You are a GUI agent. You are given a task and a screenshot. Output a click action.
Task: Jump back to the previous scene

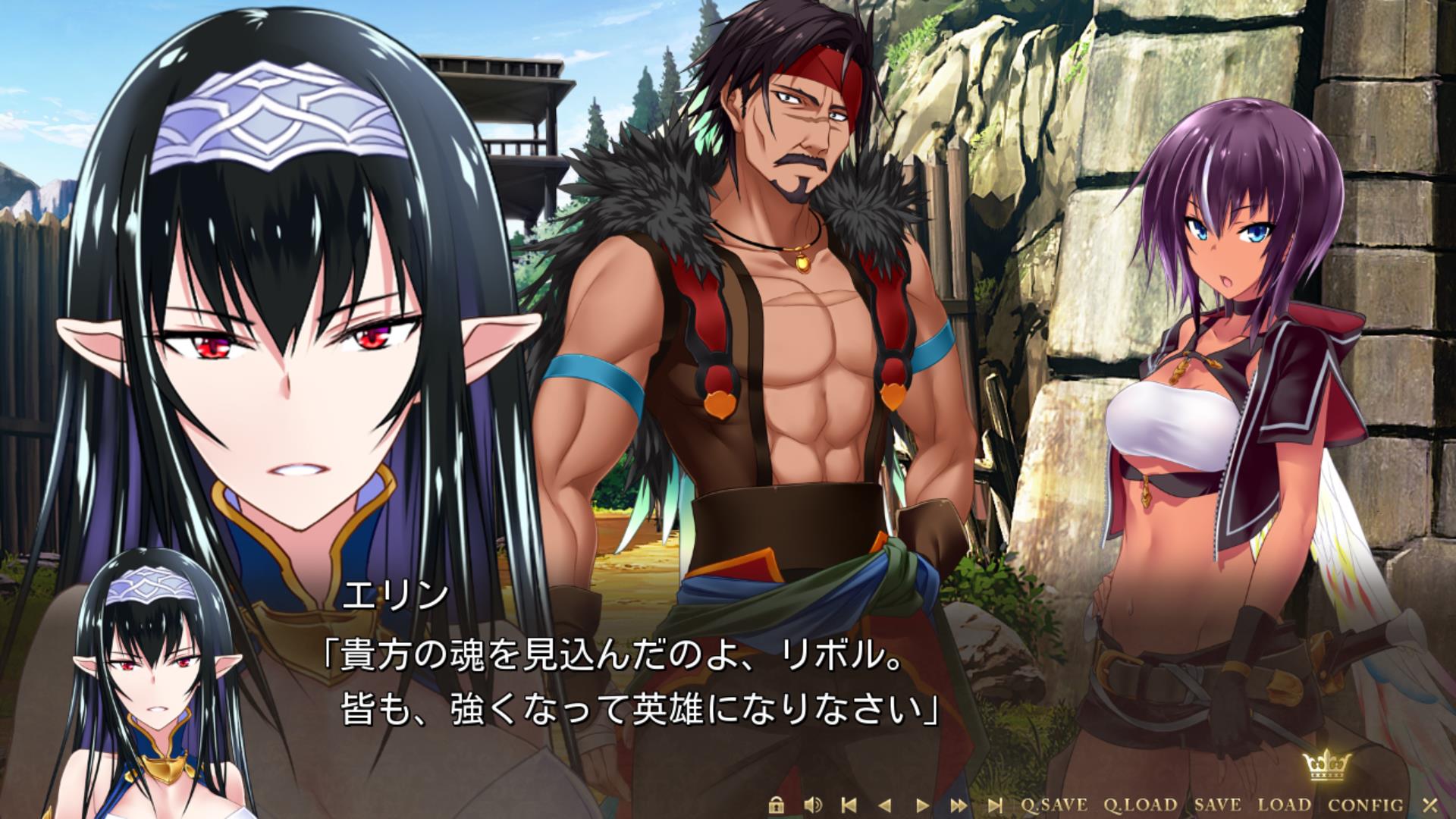850,805
